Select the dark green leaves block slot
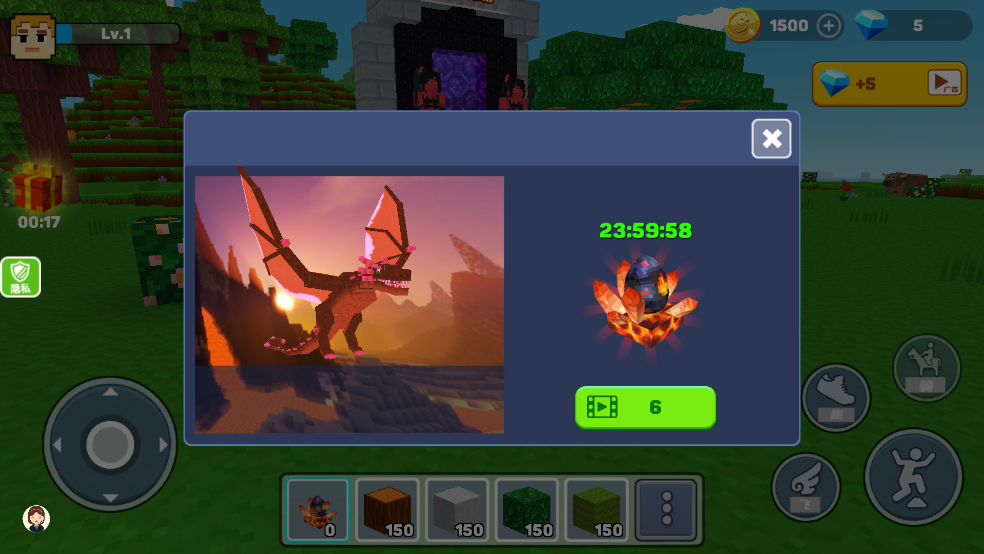The width and height of the screenshot is (984, 554). 527,509
